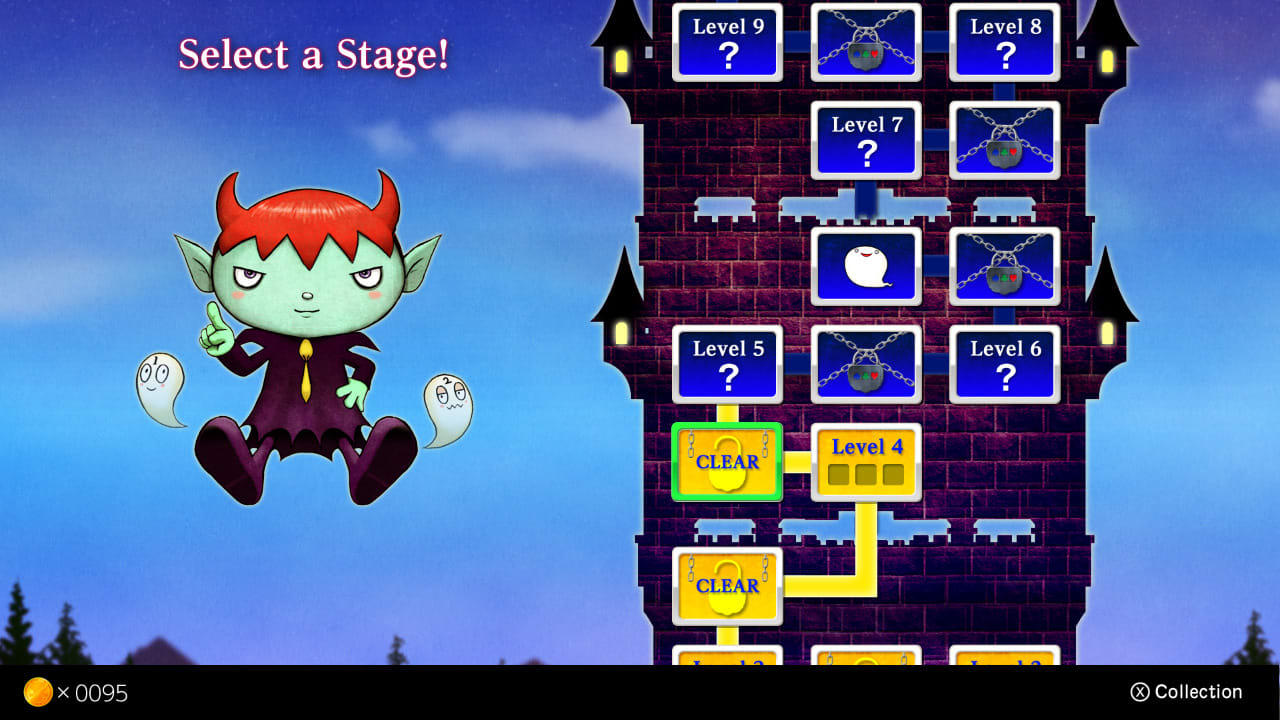Viewport: 1280px width, 720px height.
Task: Click the locked stage below Level 8
Action: (x=1004, y=139)
